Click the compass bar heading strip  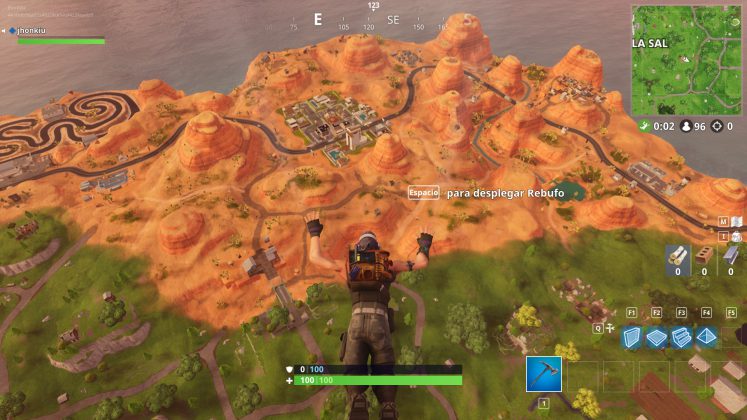pos(372,20)
